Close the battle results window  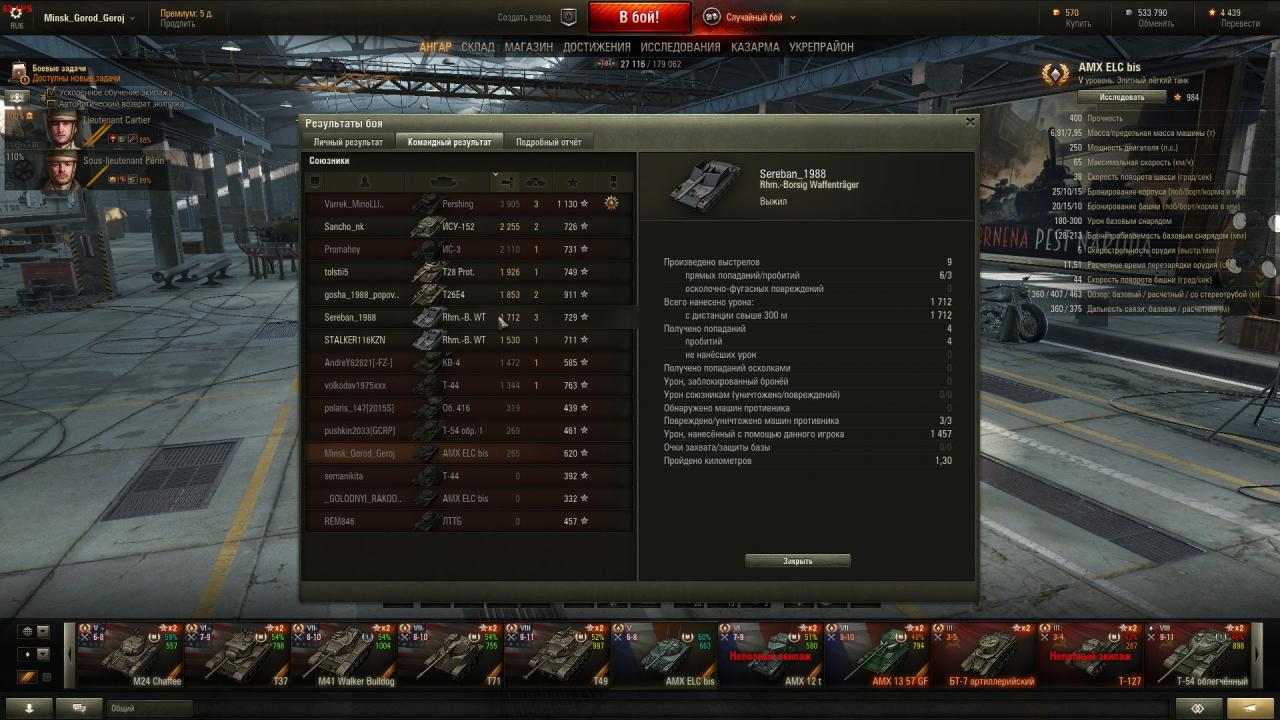pyautogui.click(x=969, y=122)
